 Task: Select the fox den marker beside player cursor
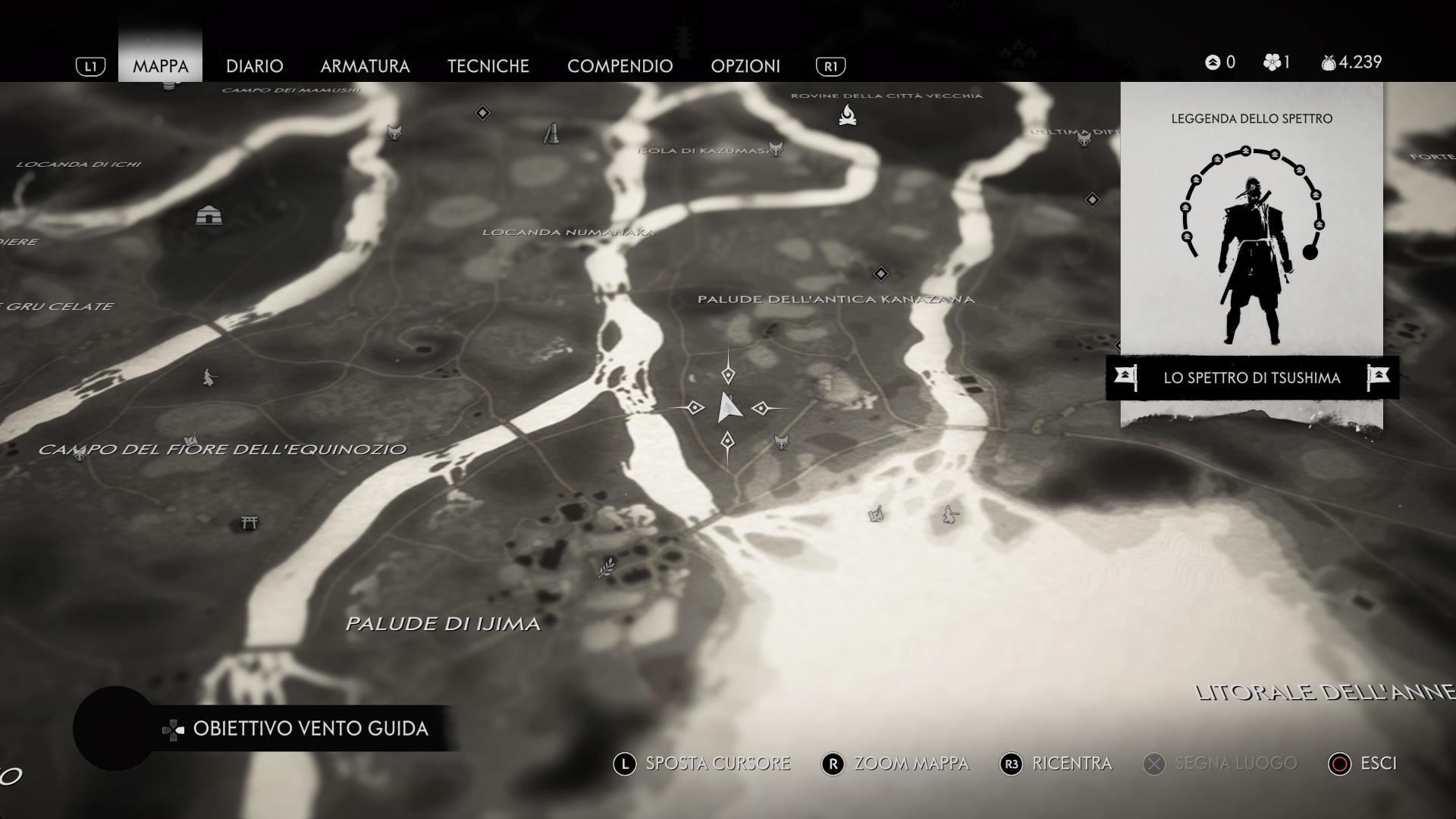[781, 441]
